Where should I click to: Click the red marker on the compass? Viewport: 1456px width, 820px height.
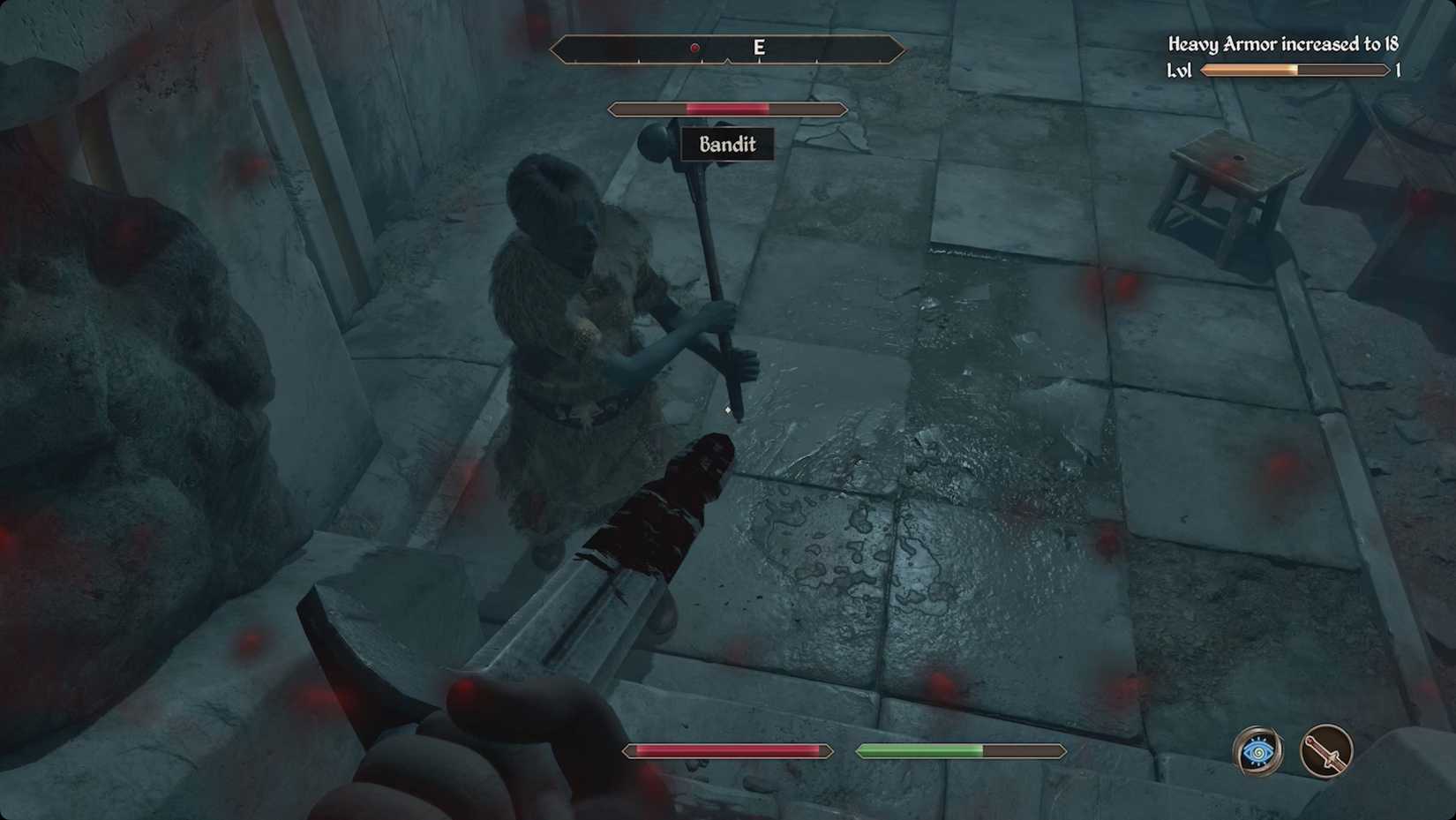tap(694, 48)
